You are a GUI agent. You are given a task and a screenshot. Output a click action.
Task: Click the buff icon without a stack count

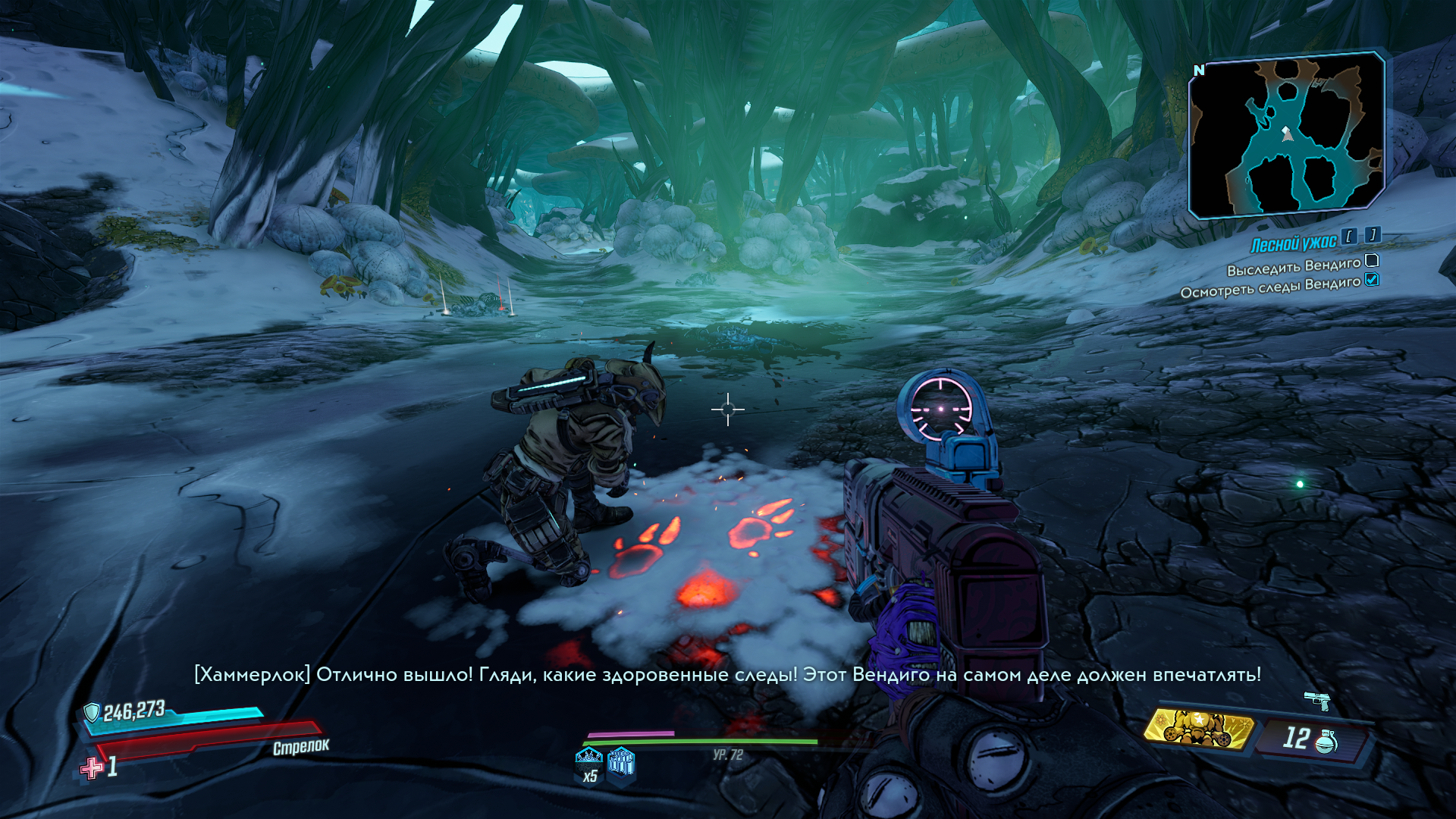coord(621,761)
